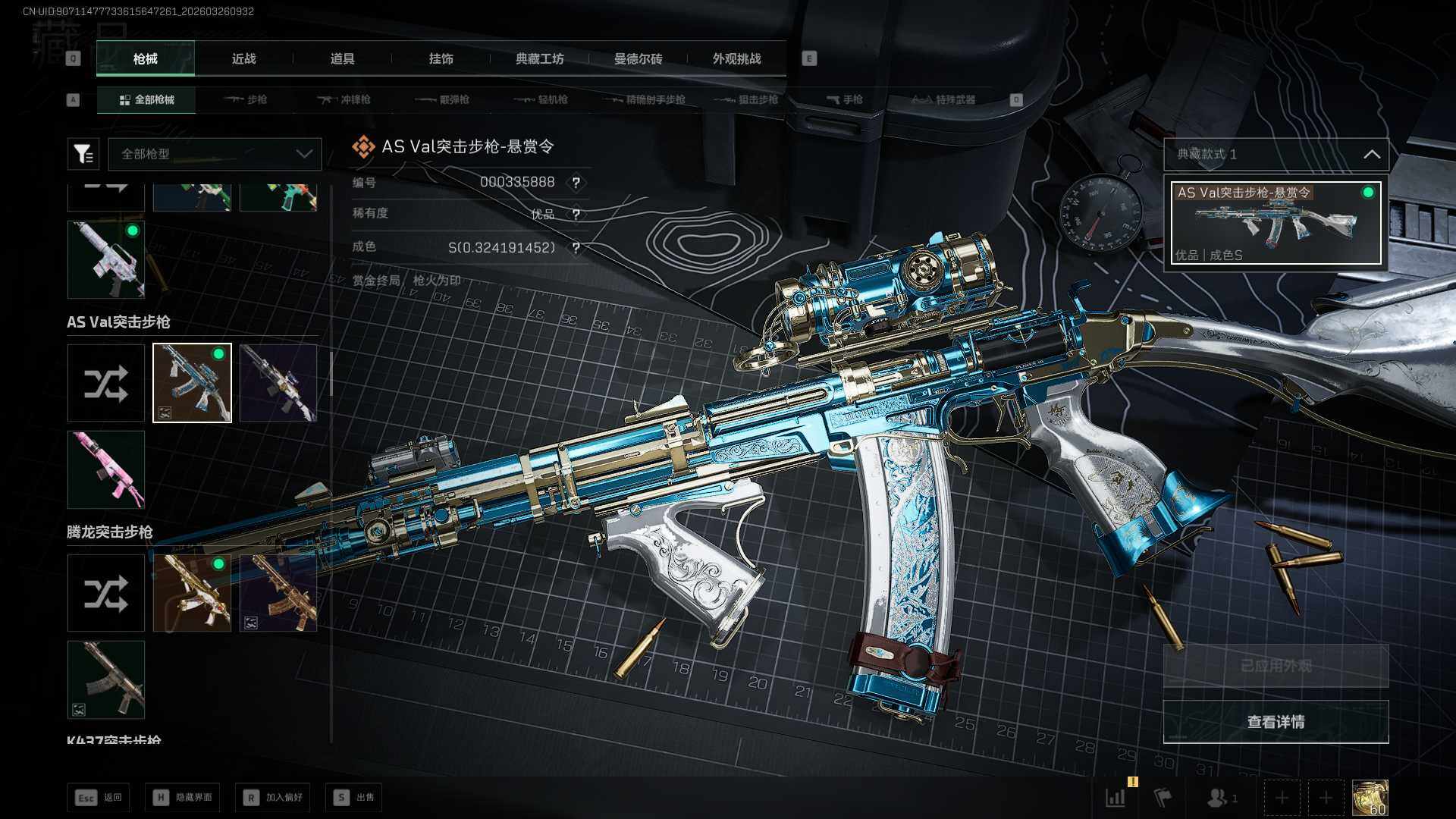The image size is (1456, 819).
Task: Click the 返回 back button
Action: [x=99, y=798]
